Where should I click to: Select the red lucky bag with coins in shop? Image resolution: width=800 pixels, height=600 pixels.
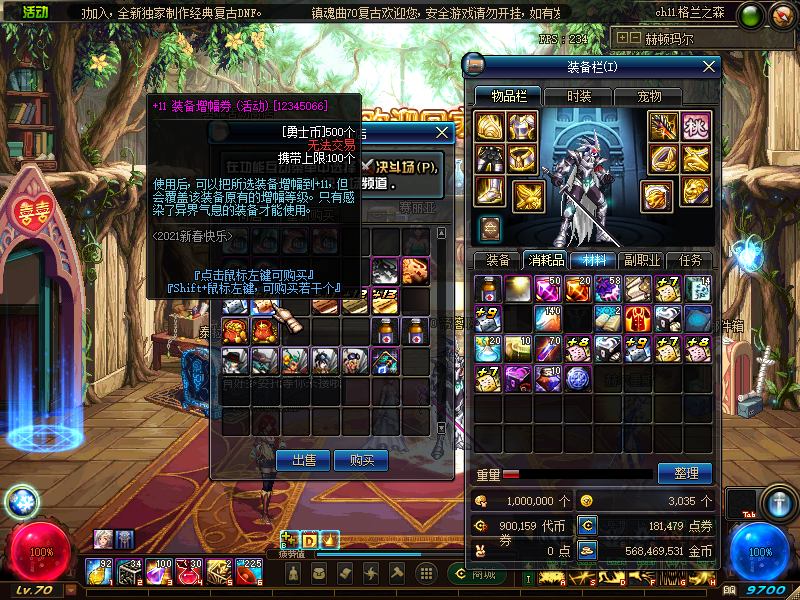point(236,330)
